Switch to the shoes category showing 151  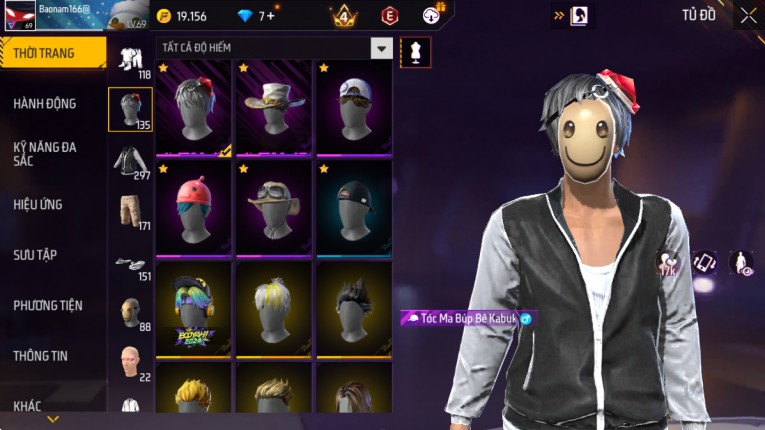[130, 264]
